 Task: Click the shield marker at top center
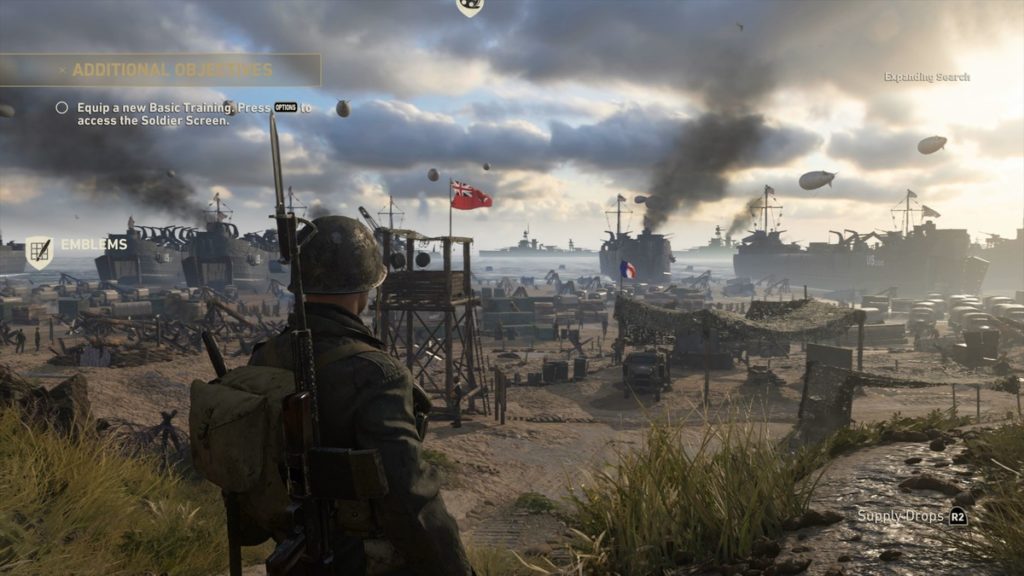point(469,6)
